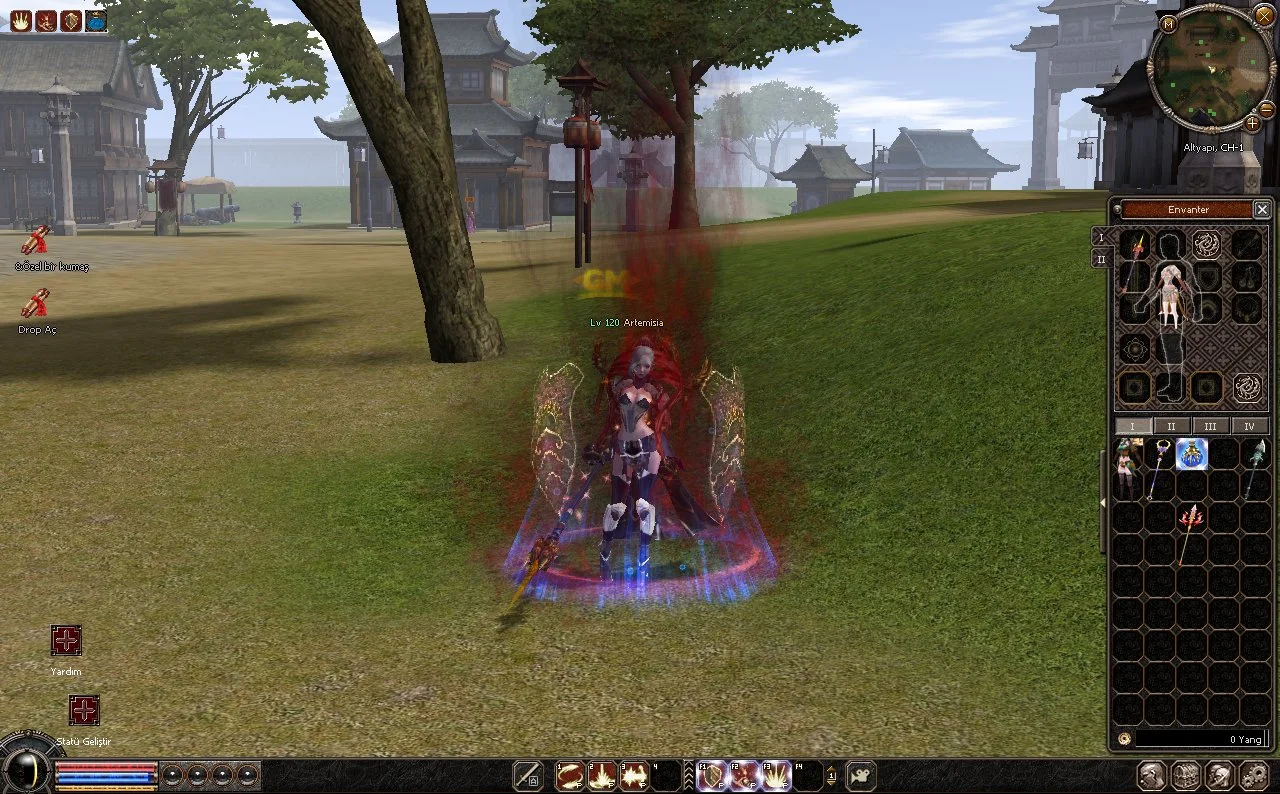Zoom out the minimap with minus button
The height and width of the screenshot is (794, 1280).
click(1266, 108)
